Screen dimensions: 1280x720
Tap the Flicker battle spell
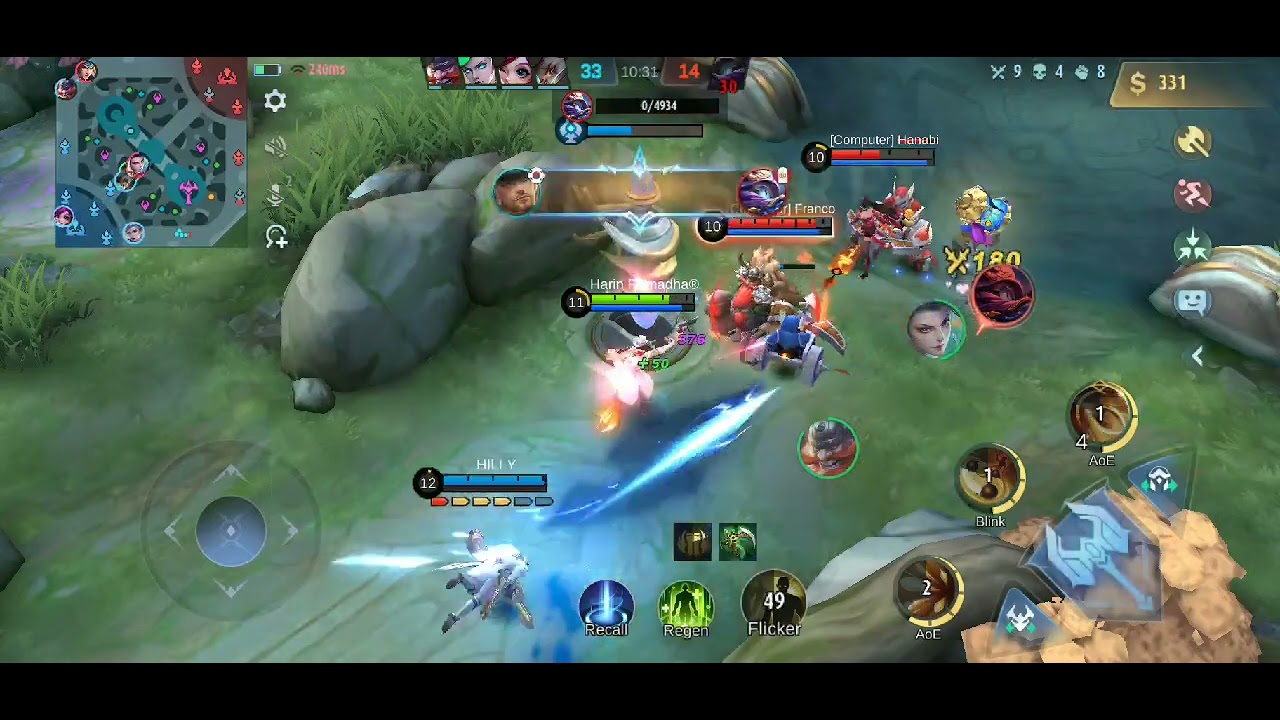774,602
